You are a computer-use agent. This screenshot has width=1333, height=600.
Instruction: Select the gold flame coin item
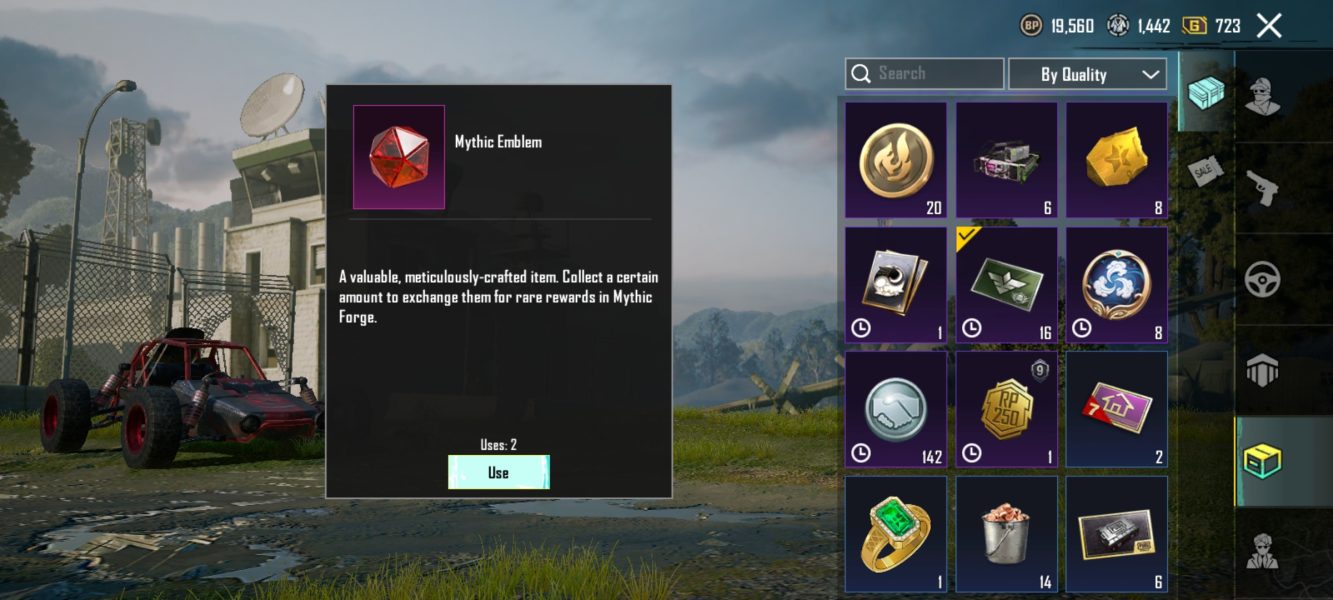896,160
